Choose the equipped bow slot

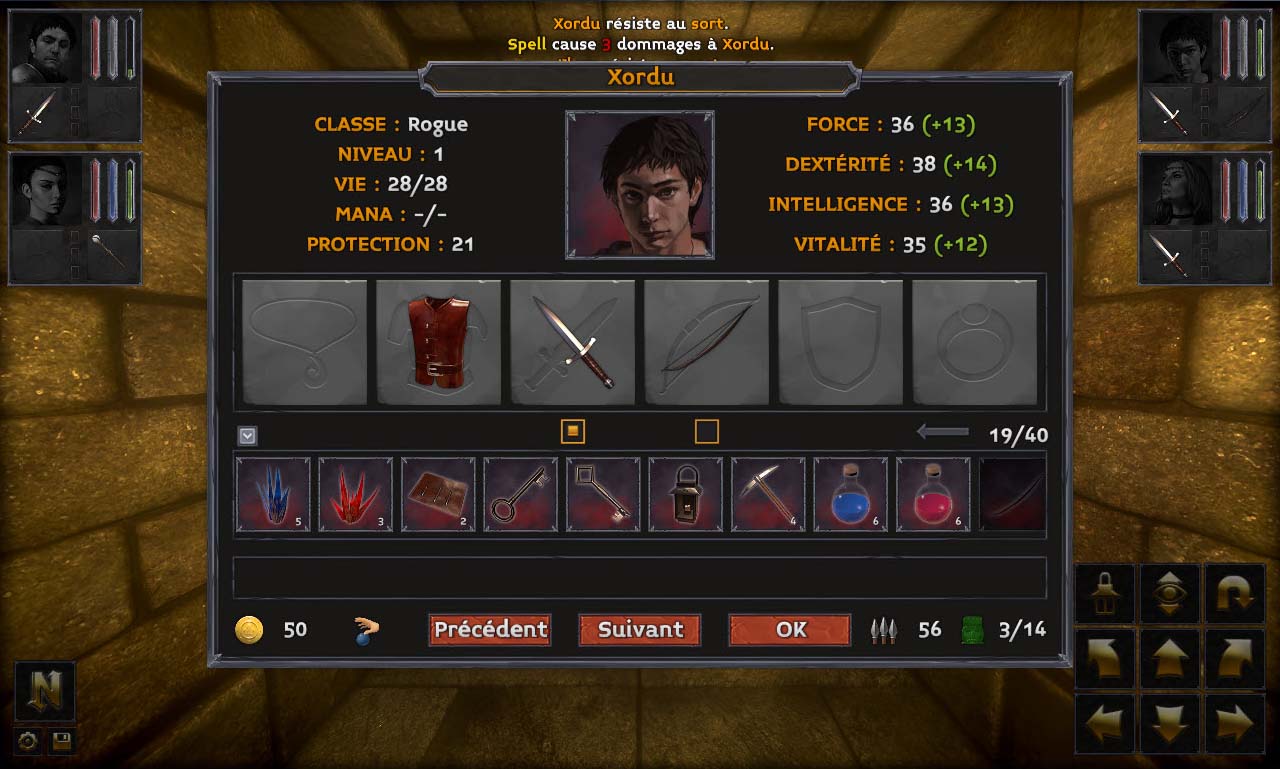(x=707, y=342)
